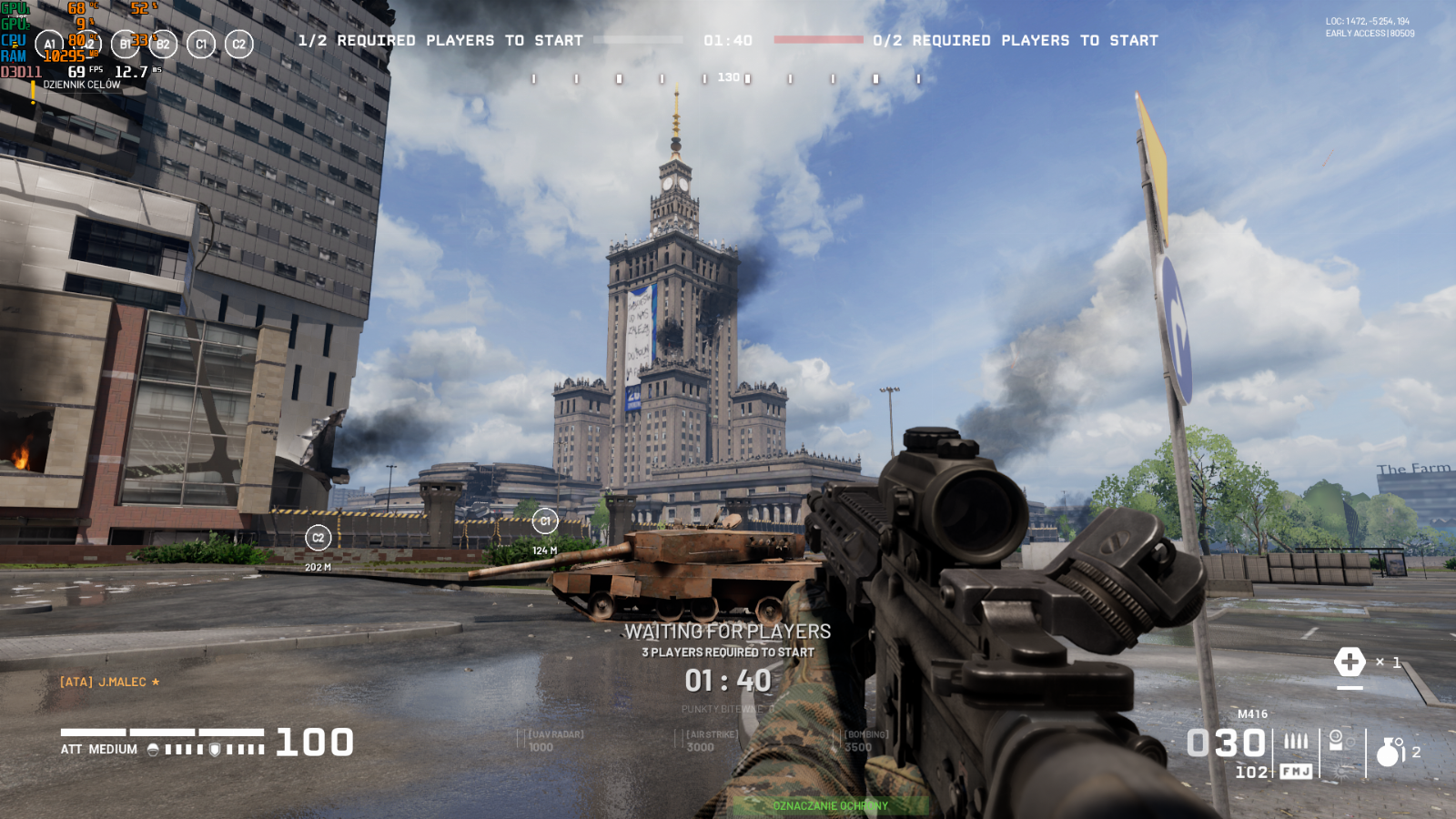Click the Oznaczanie Ochrony banner

[830, 805]
